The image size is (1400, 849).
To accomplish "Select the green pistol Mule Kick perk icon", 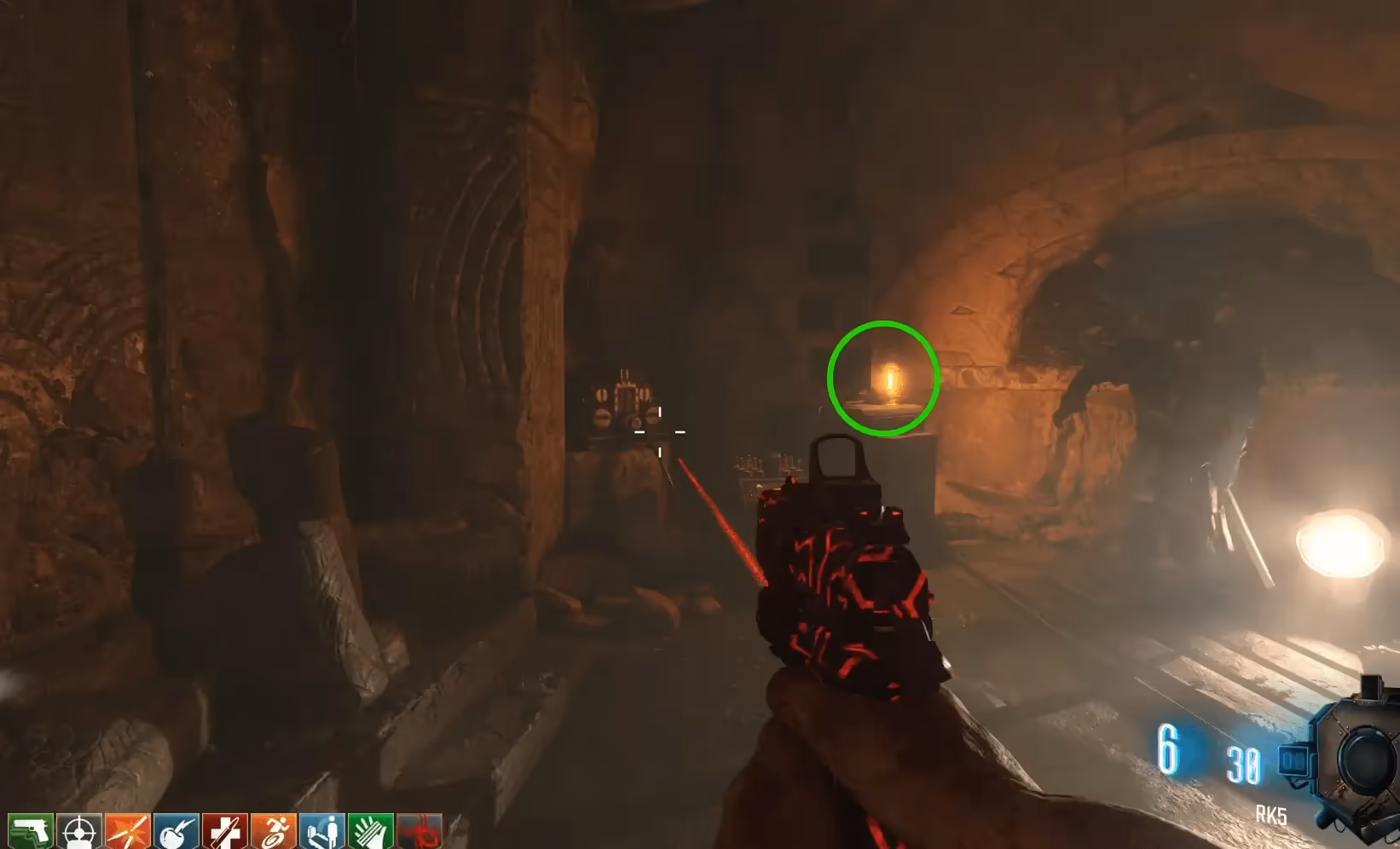I will point(31,831).
